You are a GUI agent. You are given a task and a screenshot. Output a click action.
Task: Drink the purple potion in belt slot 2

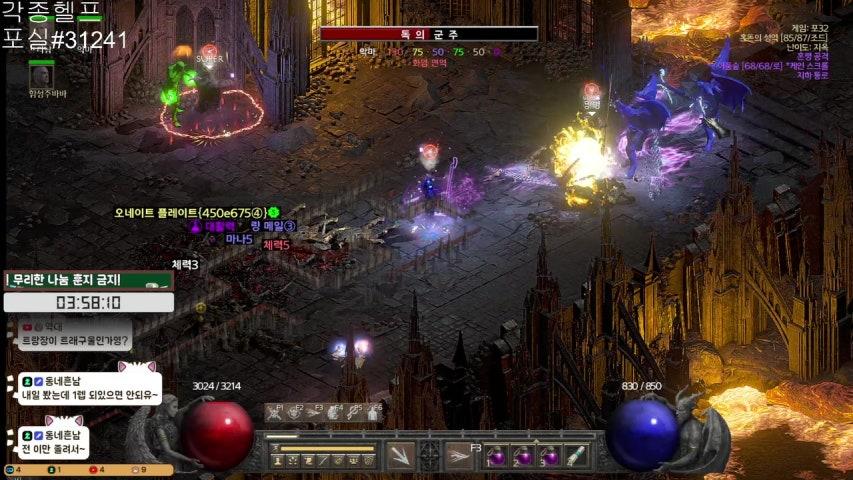[x=523, y=456]
